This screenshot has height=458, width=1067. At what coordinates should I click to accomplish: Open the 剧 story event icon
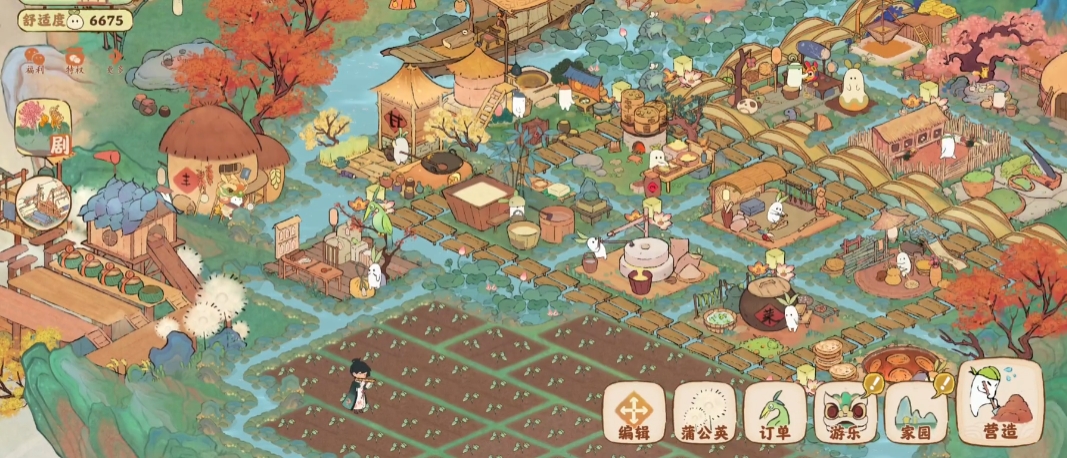click(43, 130)
